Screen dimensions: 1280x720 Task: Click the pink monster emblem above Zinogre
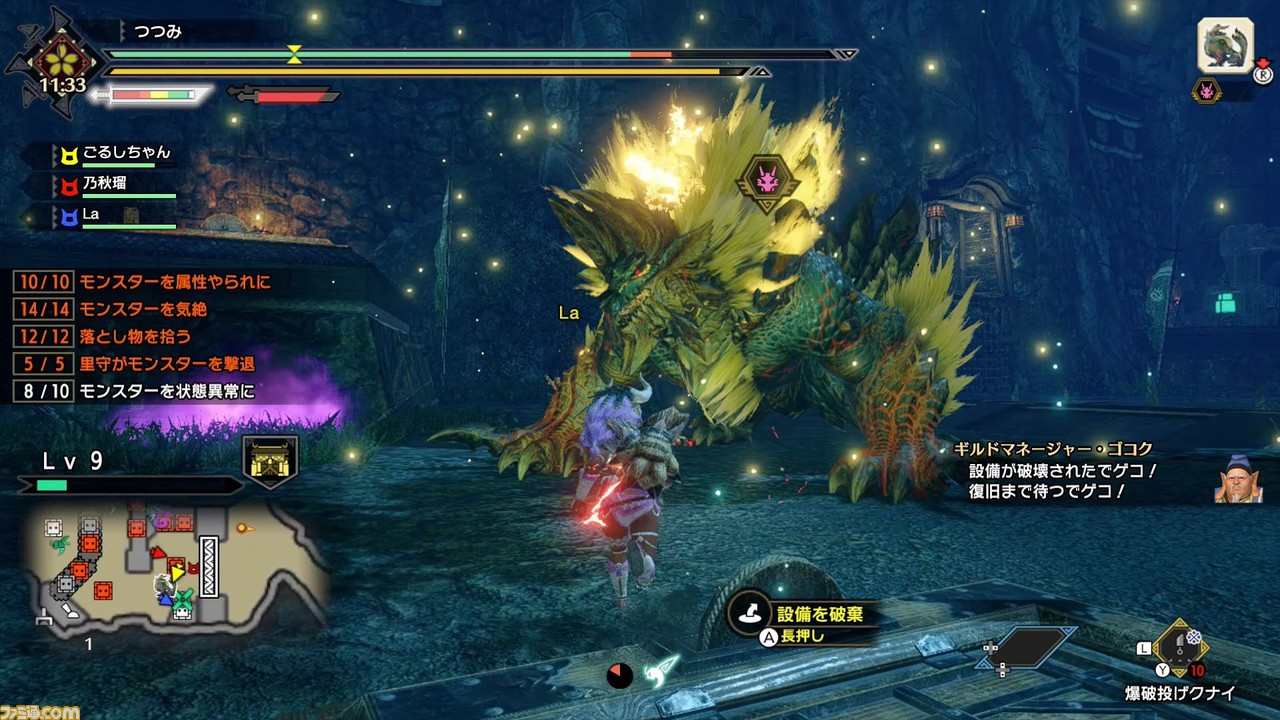[768, 180]
